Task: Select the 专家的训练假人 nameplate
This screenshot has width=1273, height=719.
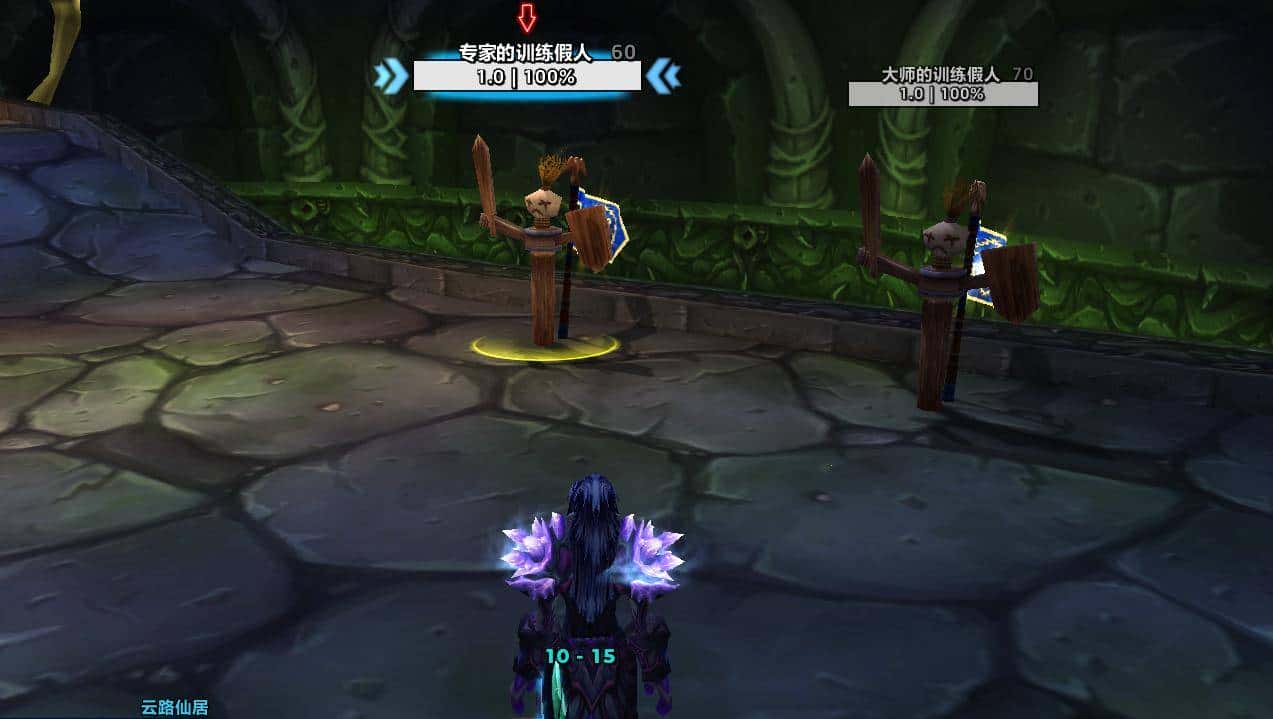Action: (x=527, y=76)
